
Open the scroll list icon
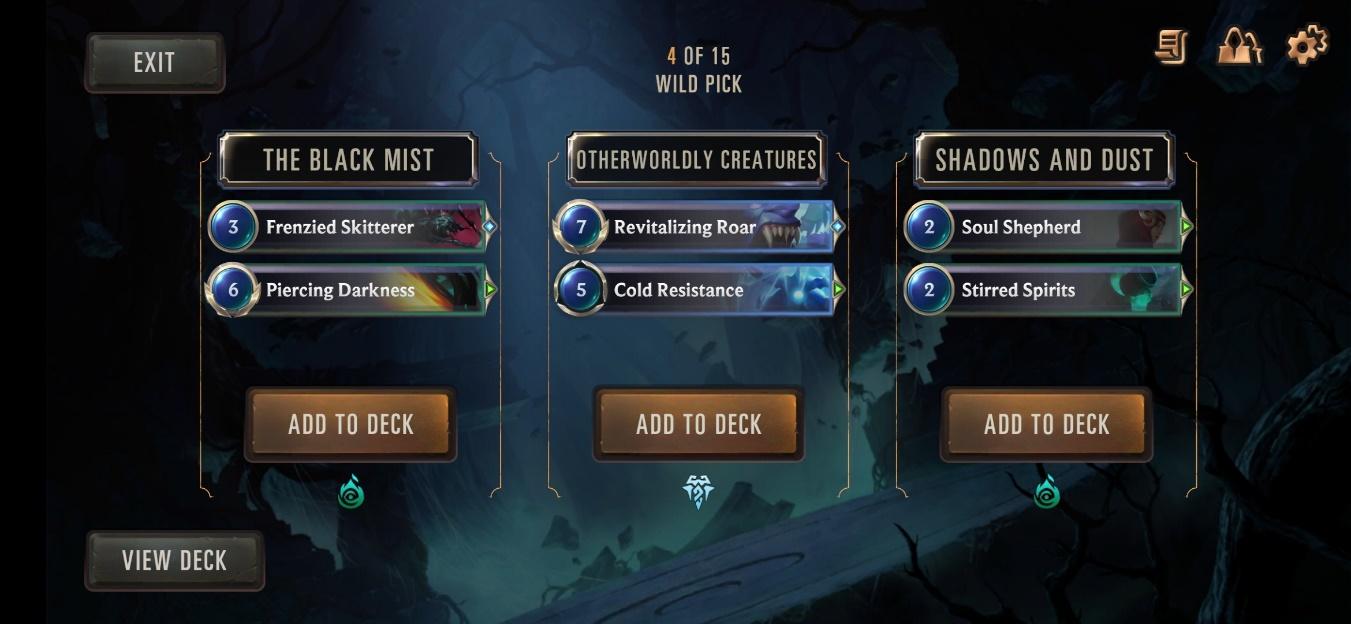point(1171,47)
